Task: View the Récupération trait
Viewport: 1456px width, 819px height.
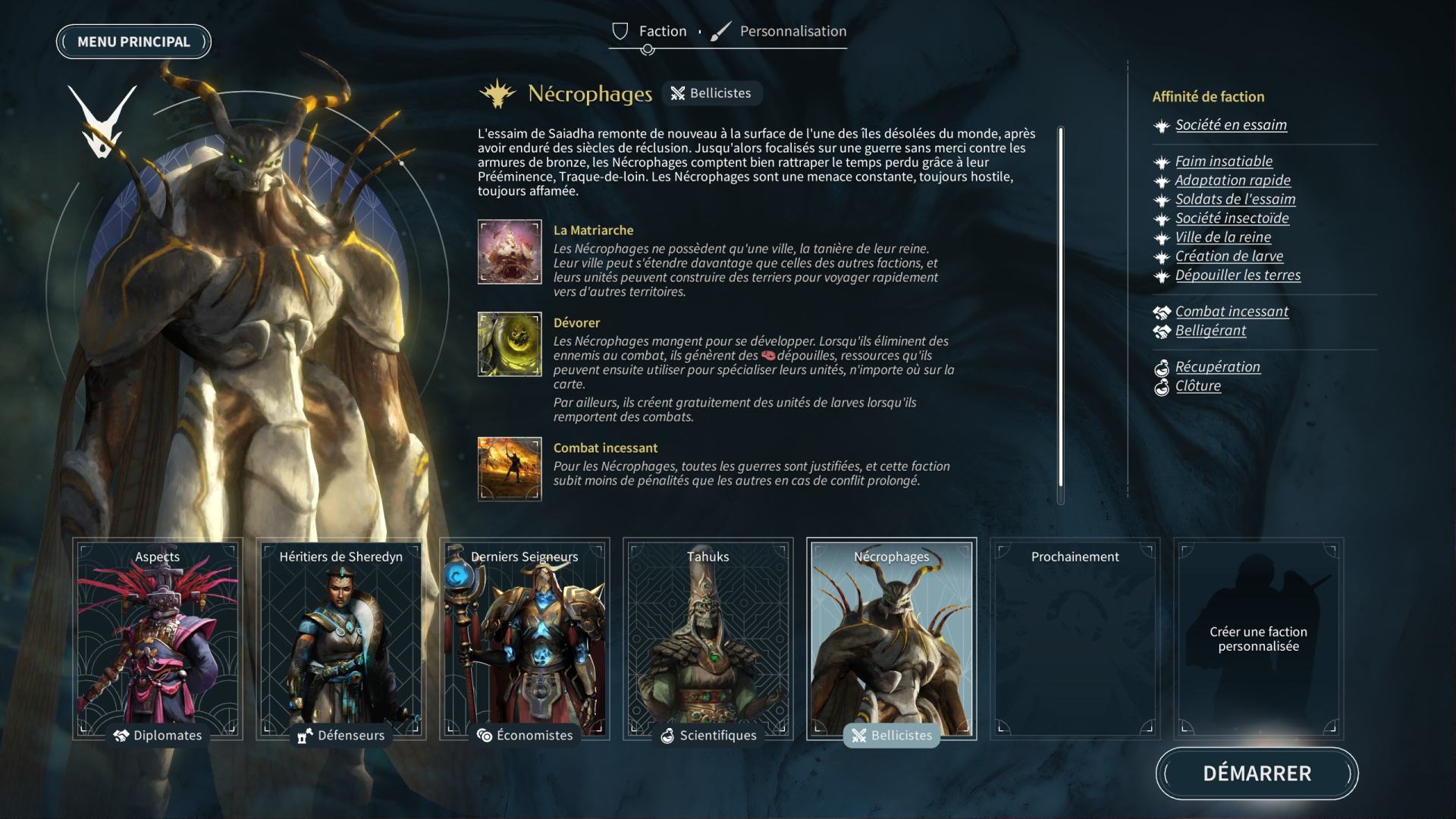Action: click(1217, 367)
